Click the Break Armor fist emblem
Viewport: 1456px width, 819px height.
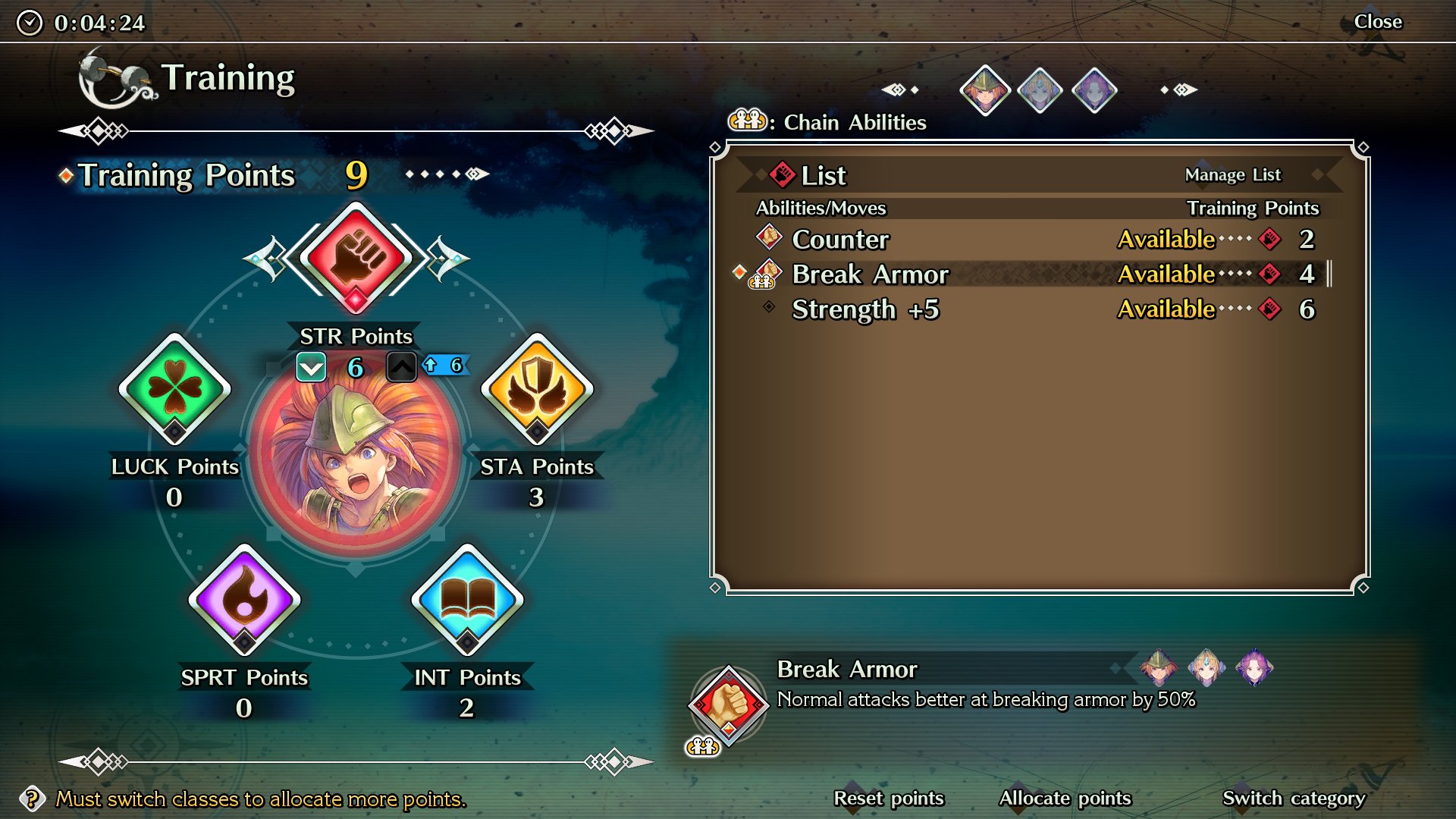point(730,705)
